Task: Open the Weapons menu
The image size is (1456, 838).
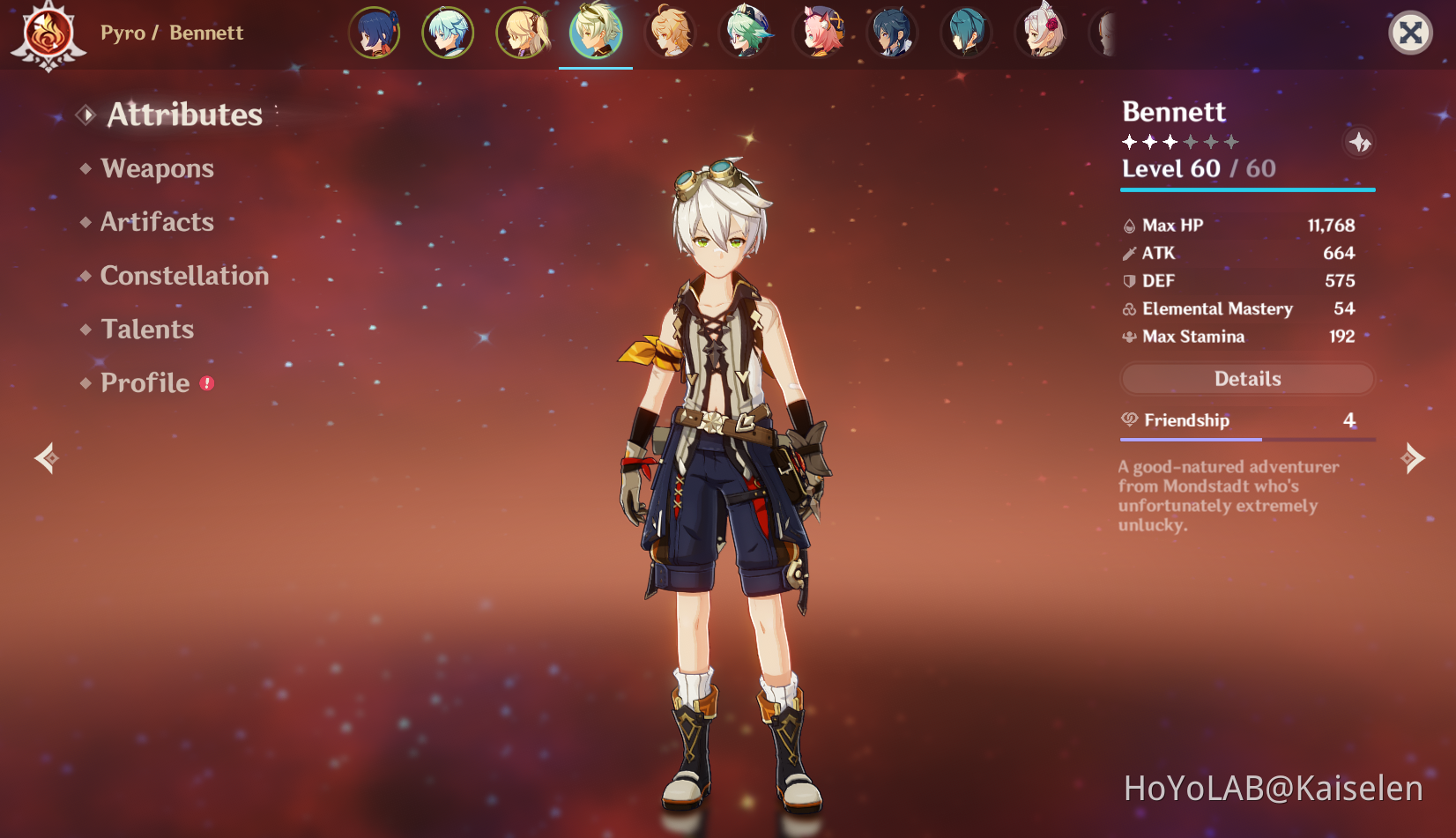Action: 157,168
